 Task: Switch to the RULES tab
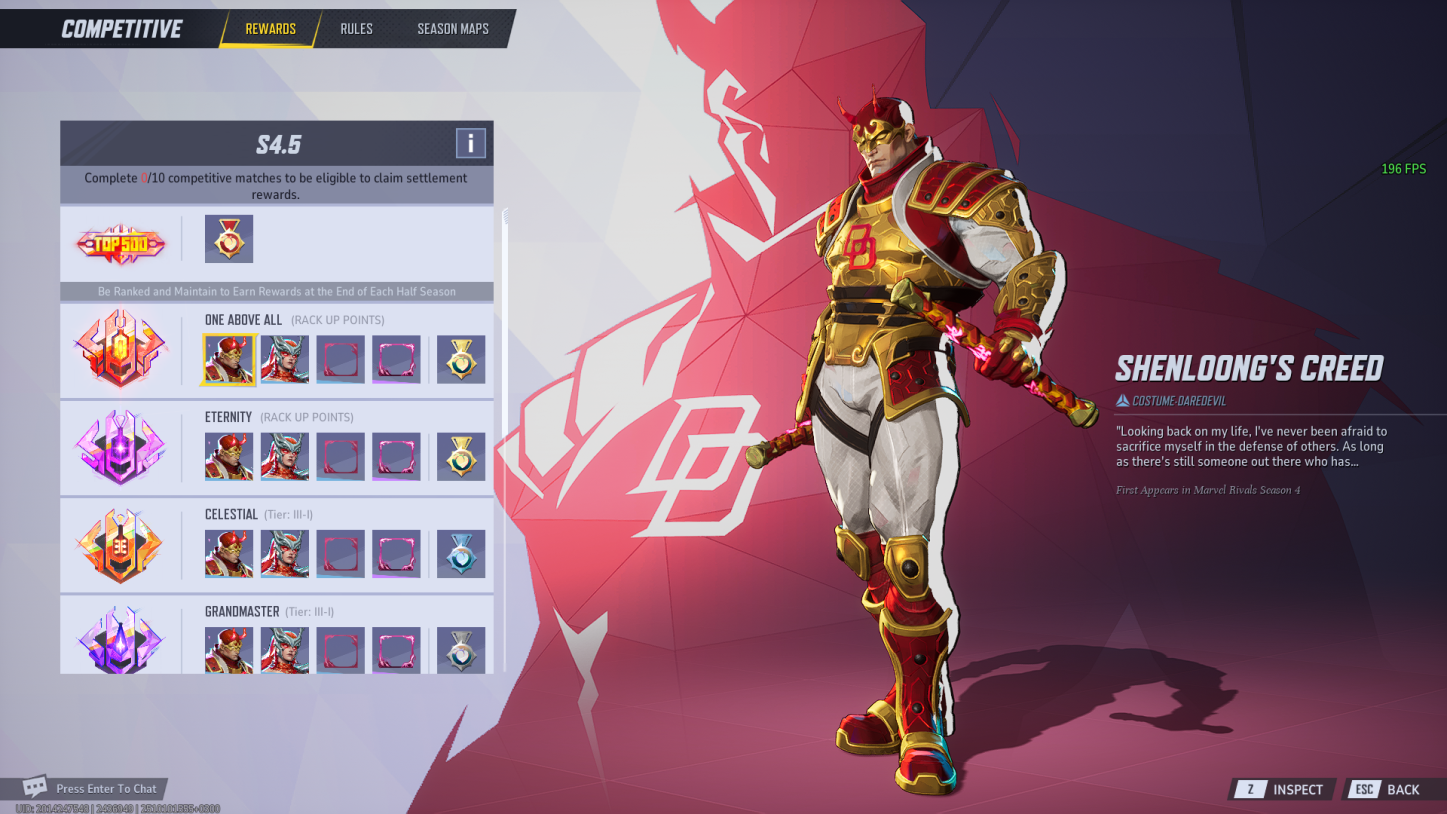click(356, 29)
